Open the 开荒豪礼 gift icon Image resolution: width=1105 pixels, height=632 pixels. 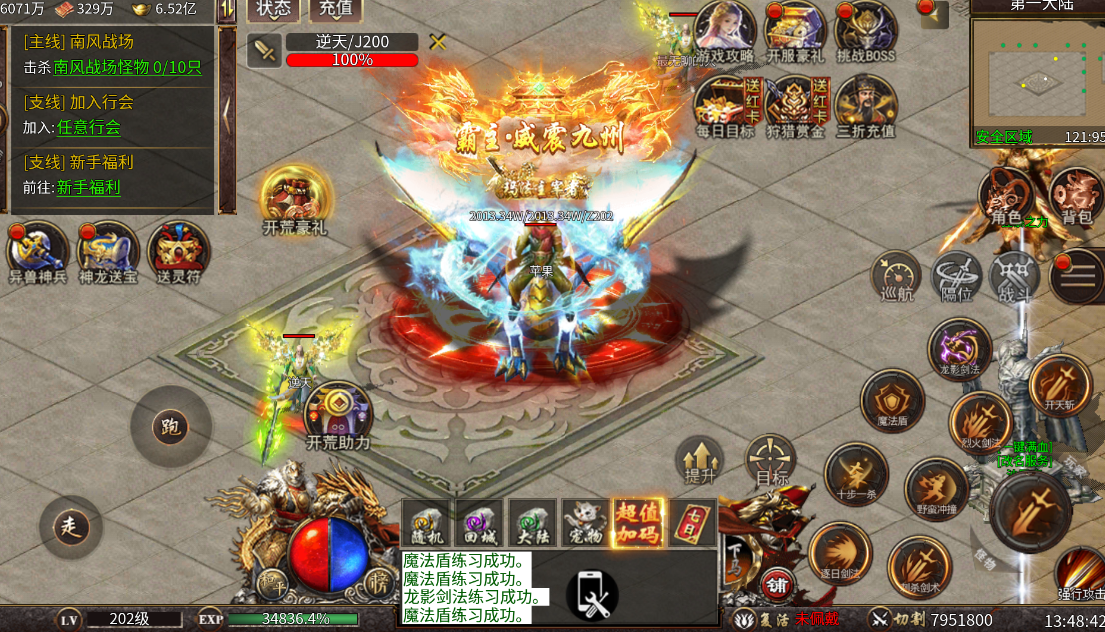(294, 199)
